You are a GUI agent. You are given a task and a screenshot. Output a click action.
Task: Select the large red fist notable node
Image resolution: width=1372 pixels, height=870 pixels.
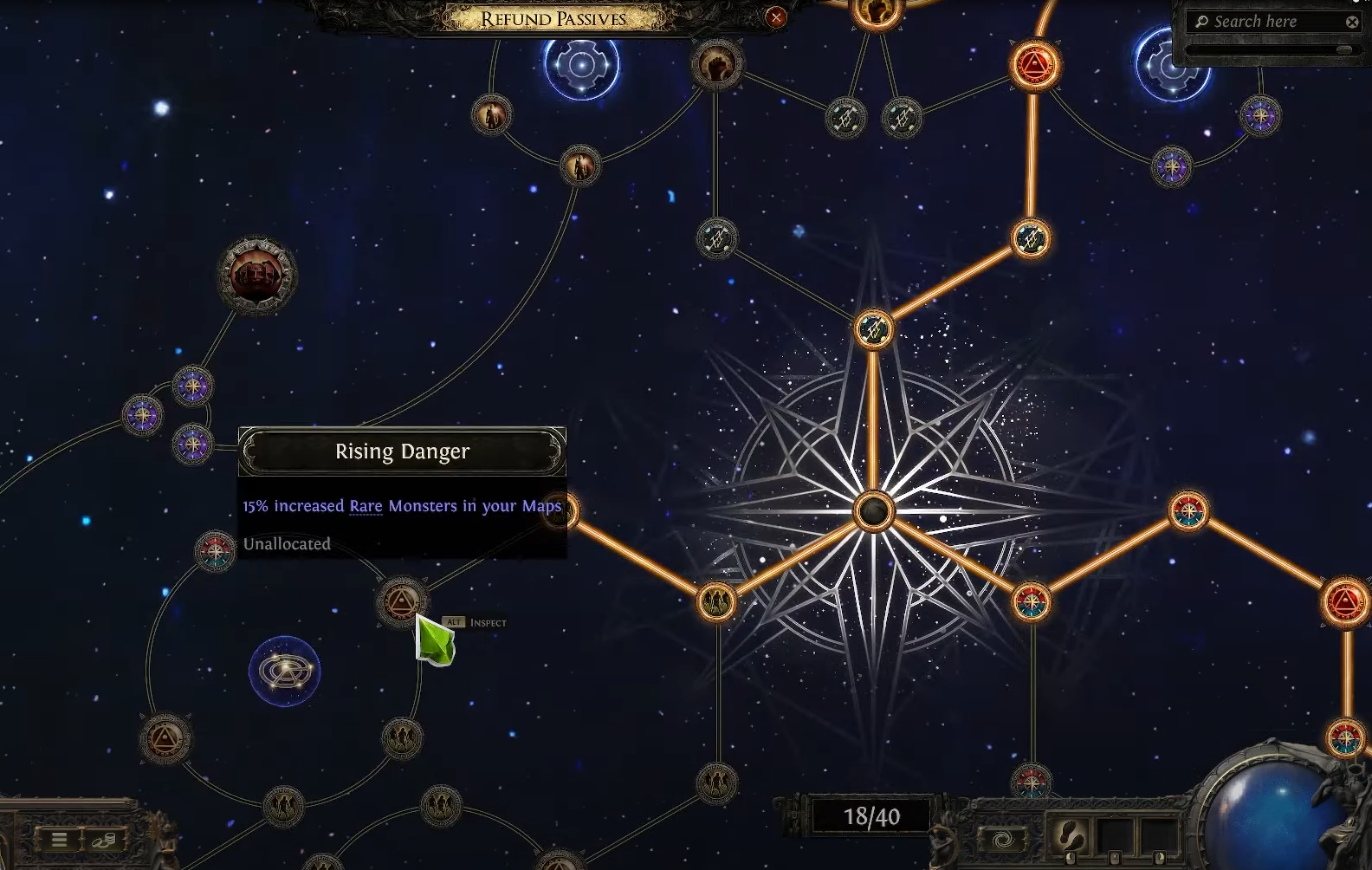[x=256, y=276]
